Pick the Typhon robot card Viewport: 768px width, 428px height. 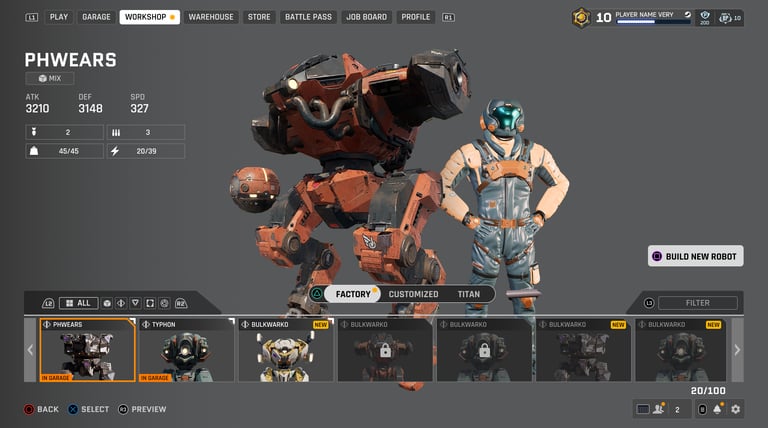coord(186,350)
